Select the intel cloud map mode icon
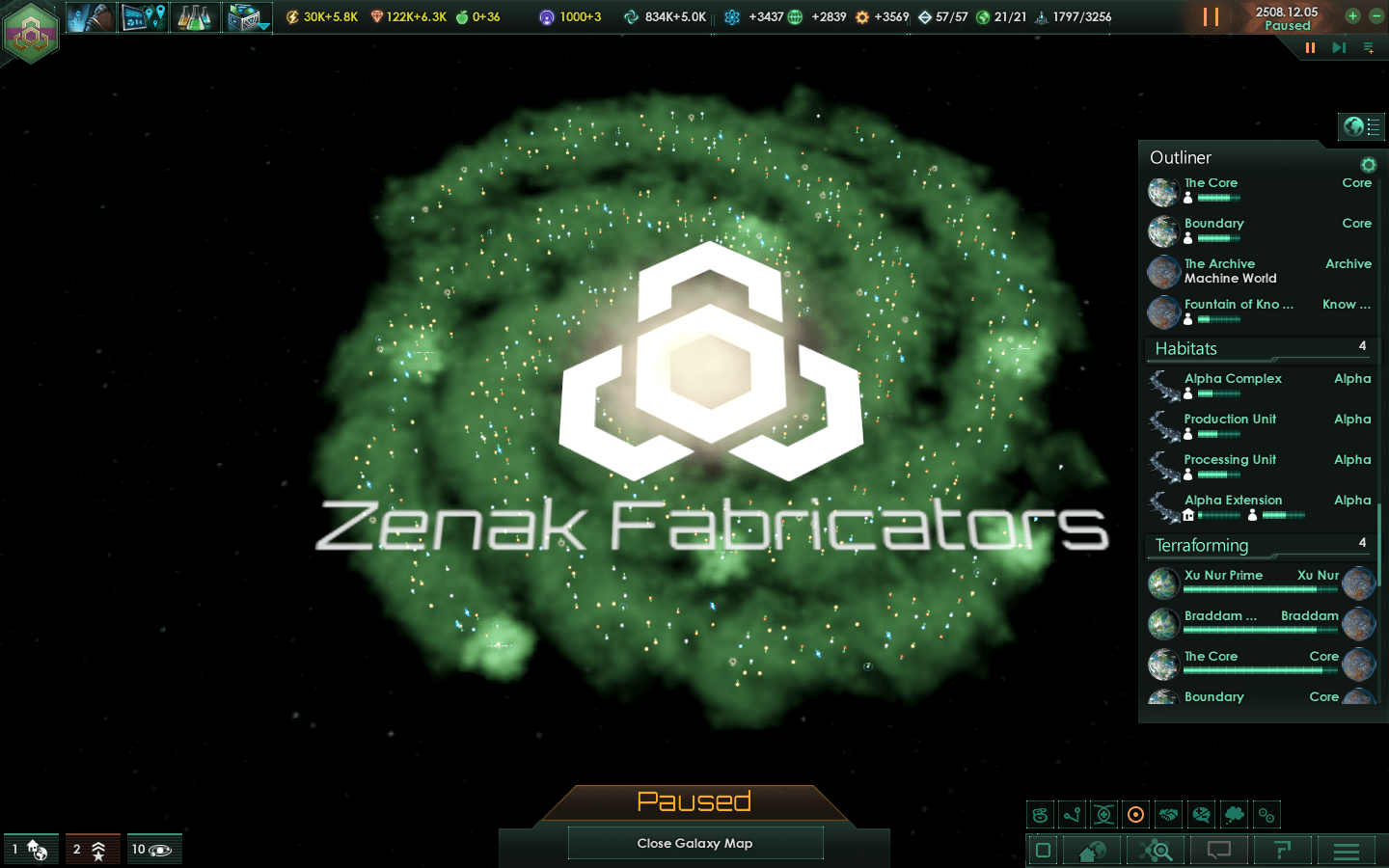This screenshot has height=868, width=1389. point(1234,814)
